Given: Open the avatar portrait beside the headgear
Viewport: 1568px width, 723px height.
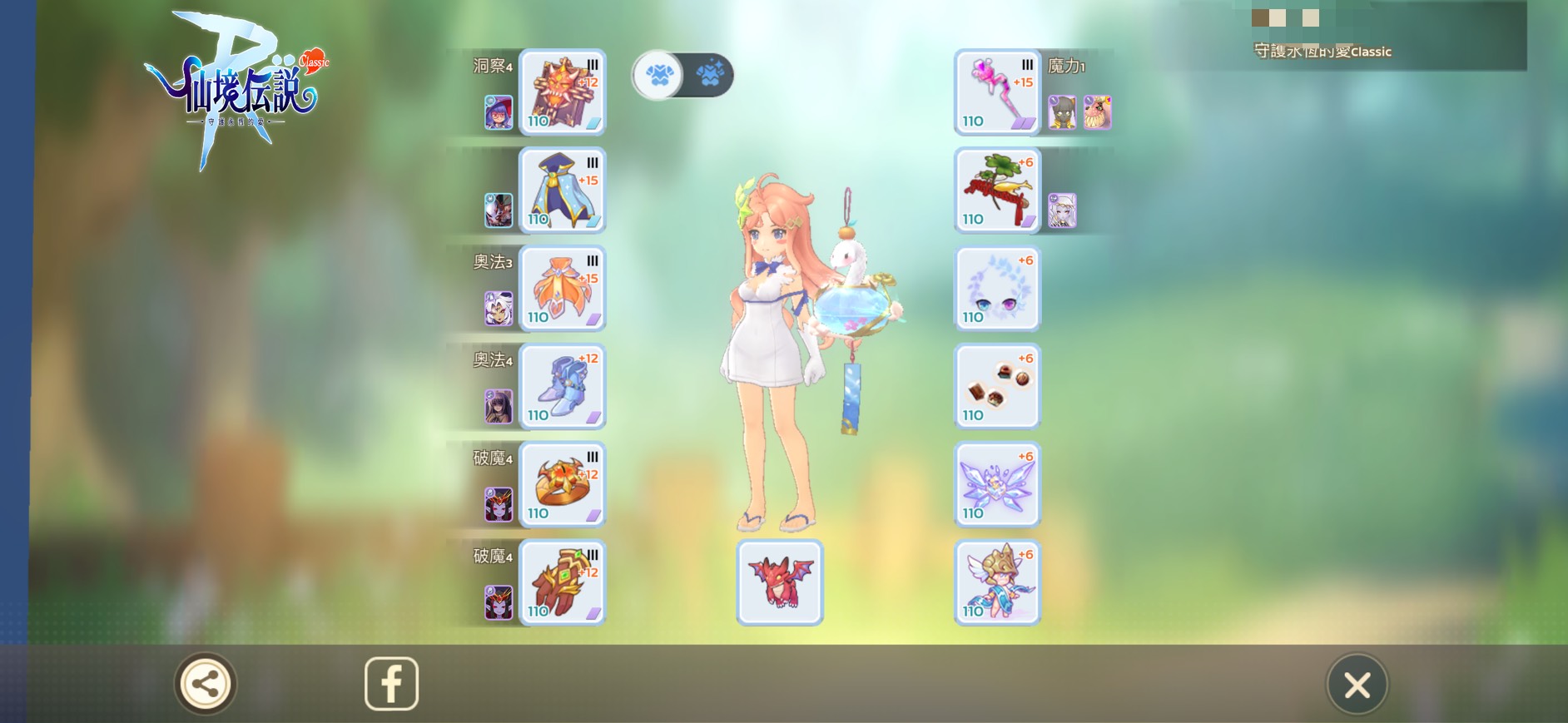Looking at the screenshot, I should coord(497,111).
